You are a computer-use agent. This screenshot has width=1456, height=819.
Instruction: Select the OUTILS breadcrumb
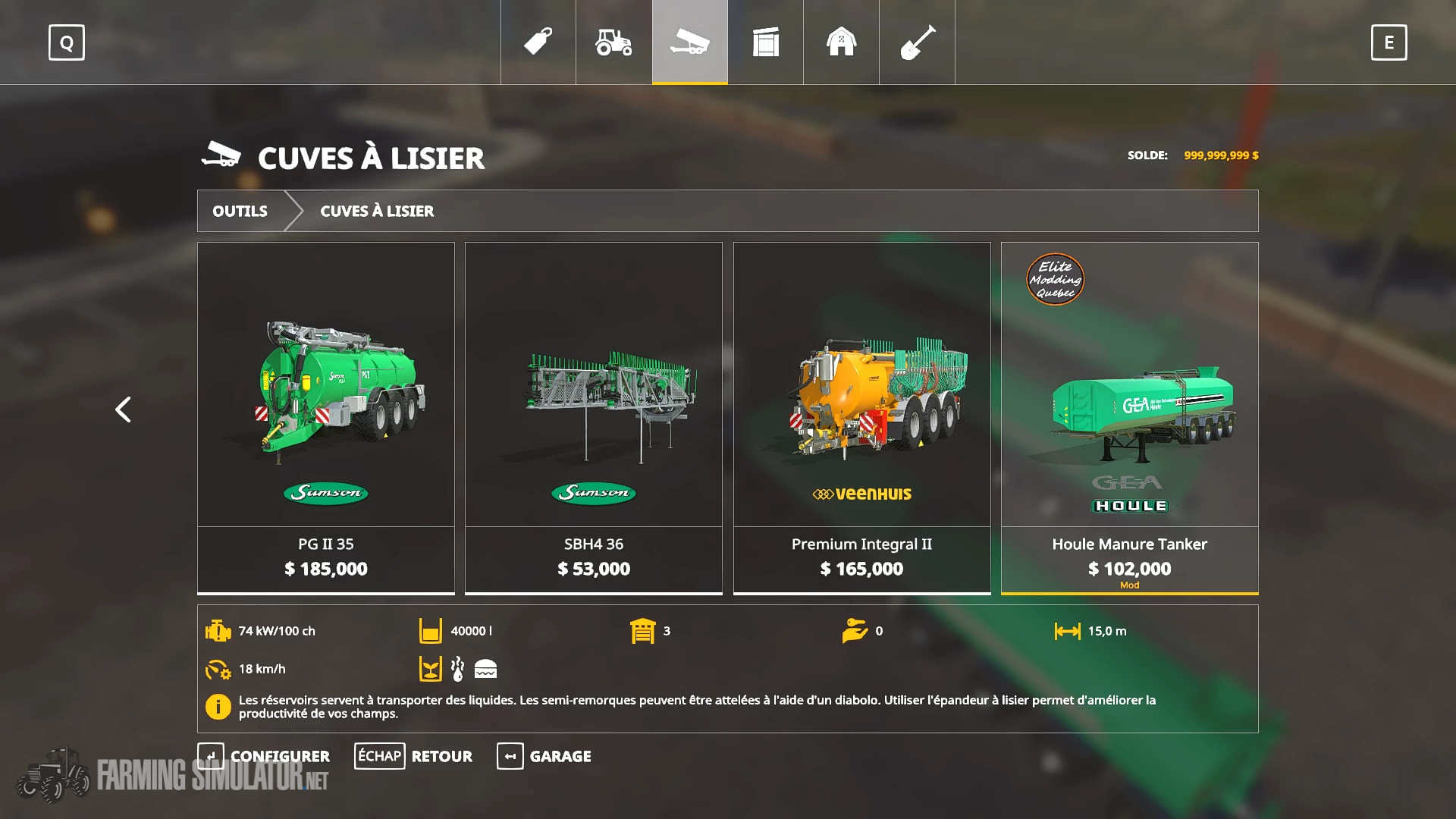pyautogui.click(x=240, y=211)
